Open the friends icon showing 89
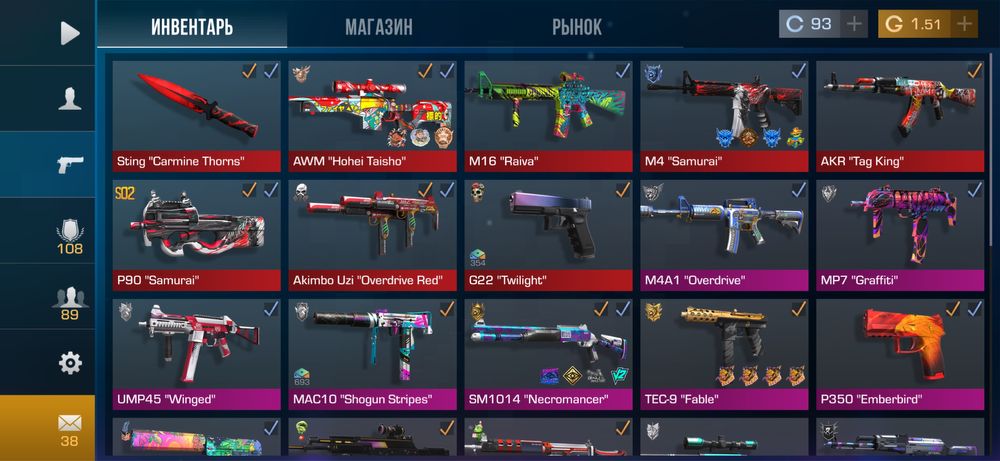The image size is (1000, 461). pos(69,300)
